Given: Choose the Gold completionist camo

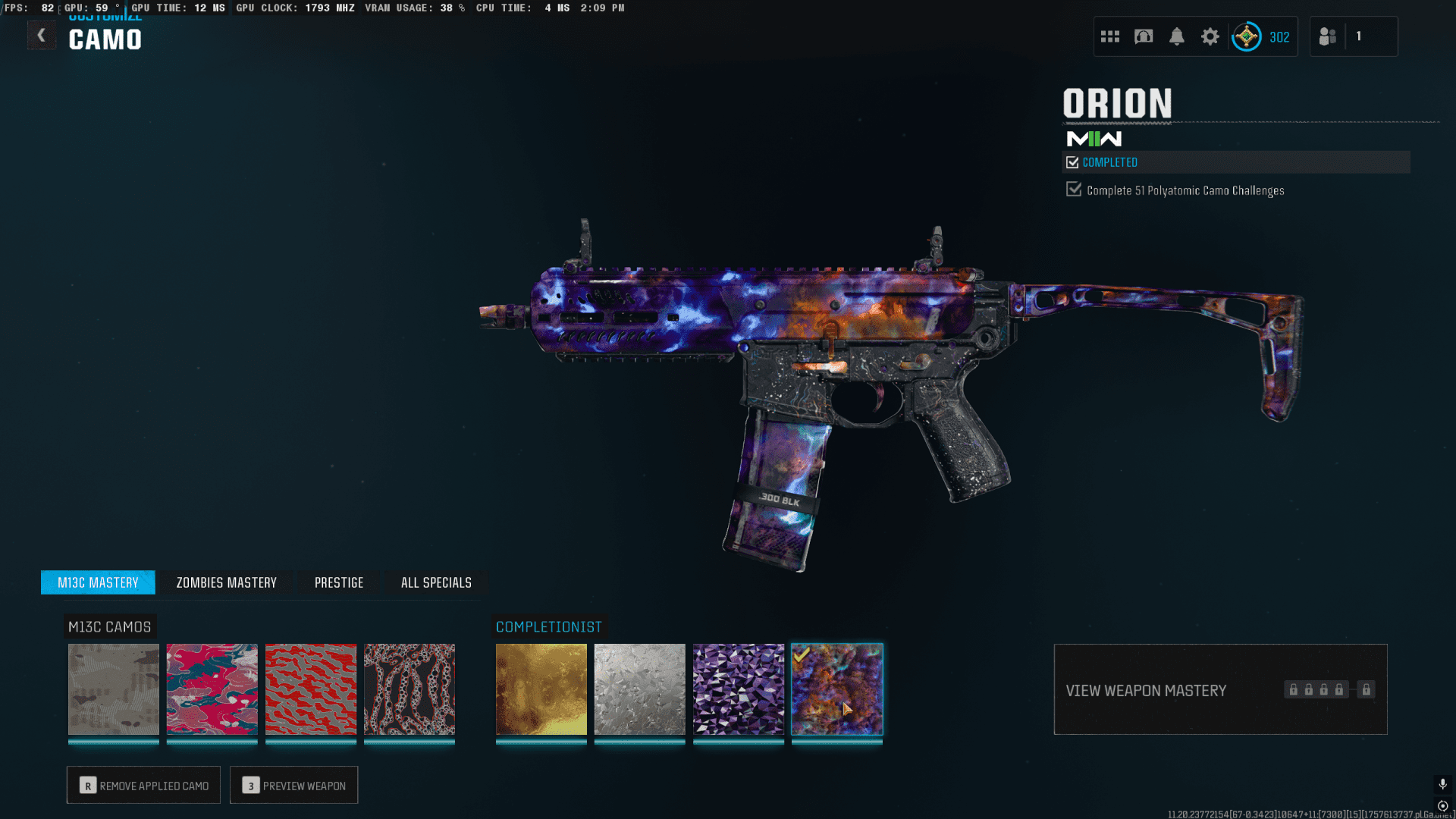Looking at the screenshot, I should (x=541, y=689).
